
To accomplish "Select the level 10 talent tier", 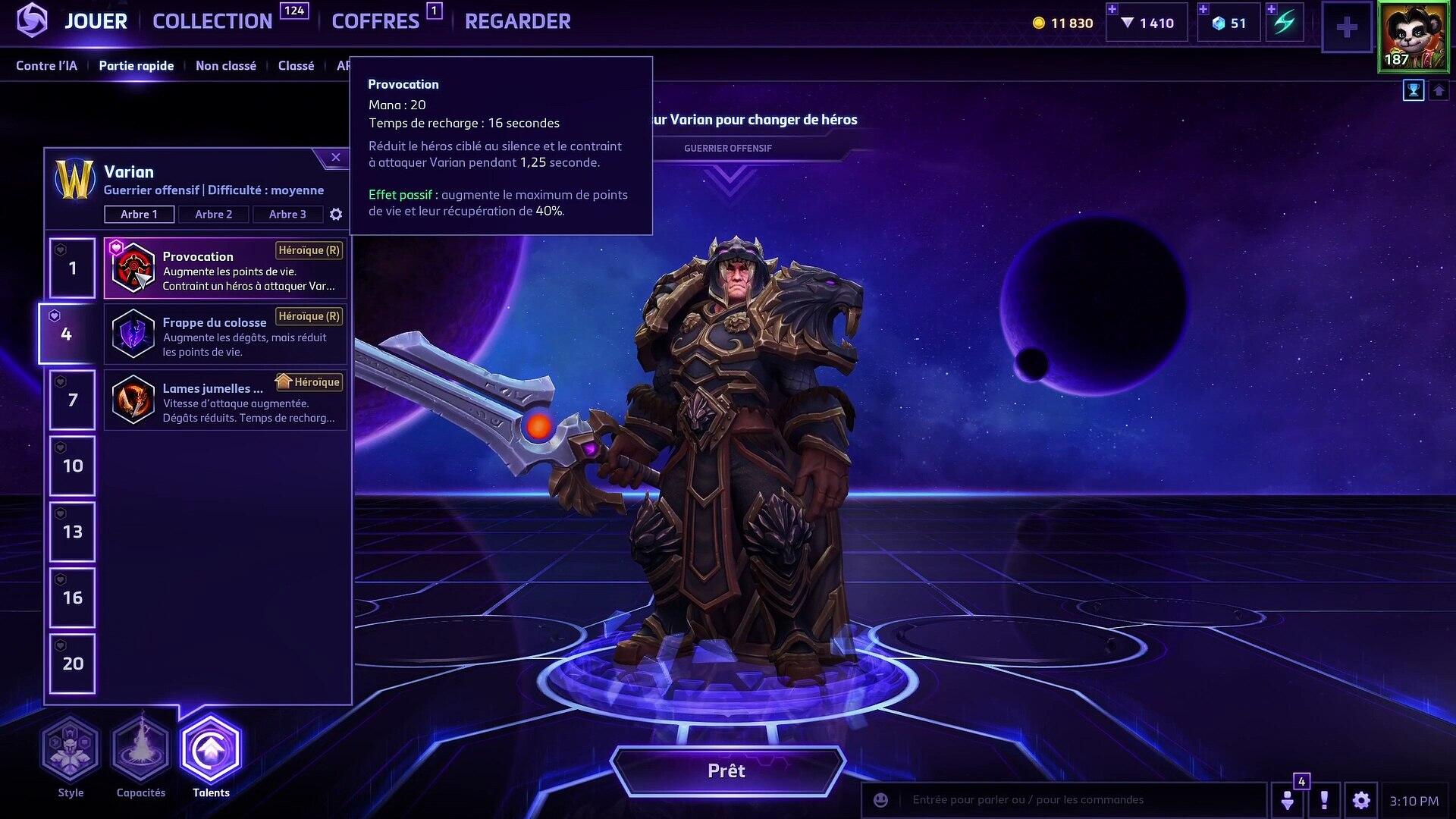I will coord(73,466).
